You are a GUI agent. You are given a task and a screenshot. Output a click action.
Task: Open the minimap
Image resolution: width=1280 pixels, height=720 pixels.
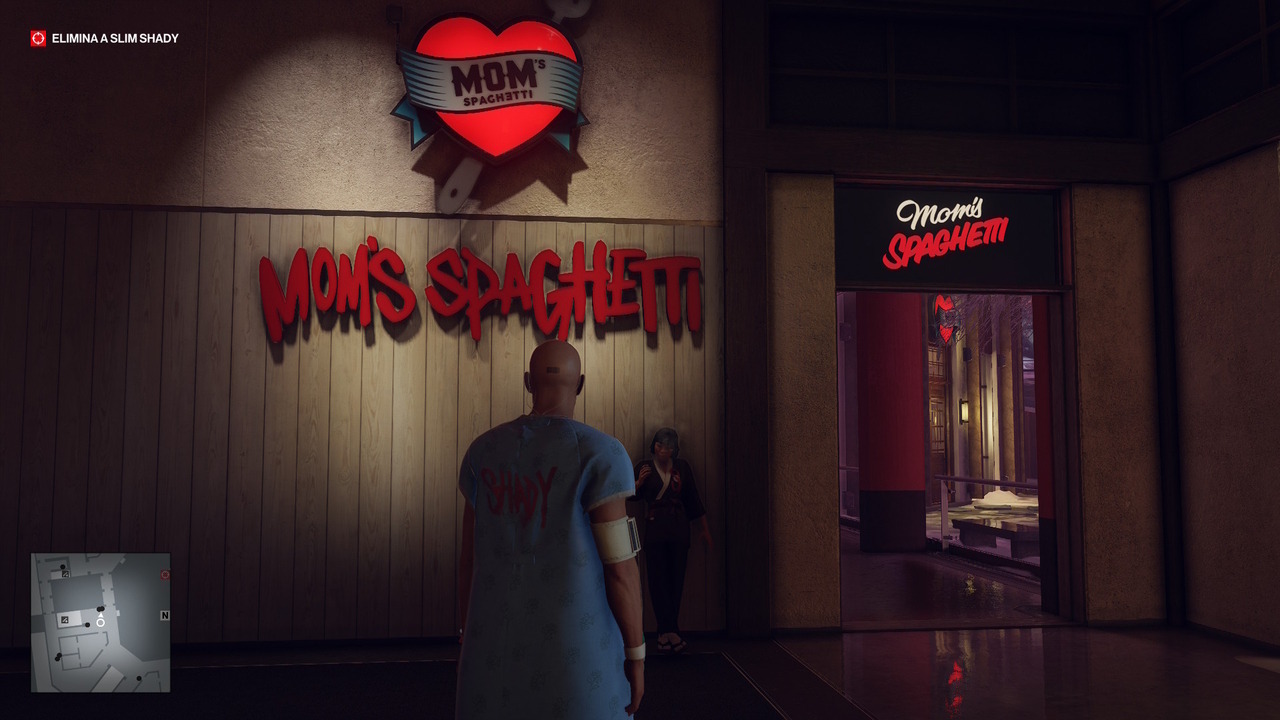[x=100, y=622]
